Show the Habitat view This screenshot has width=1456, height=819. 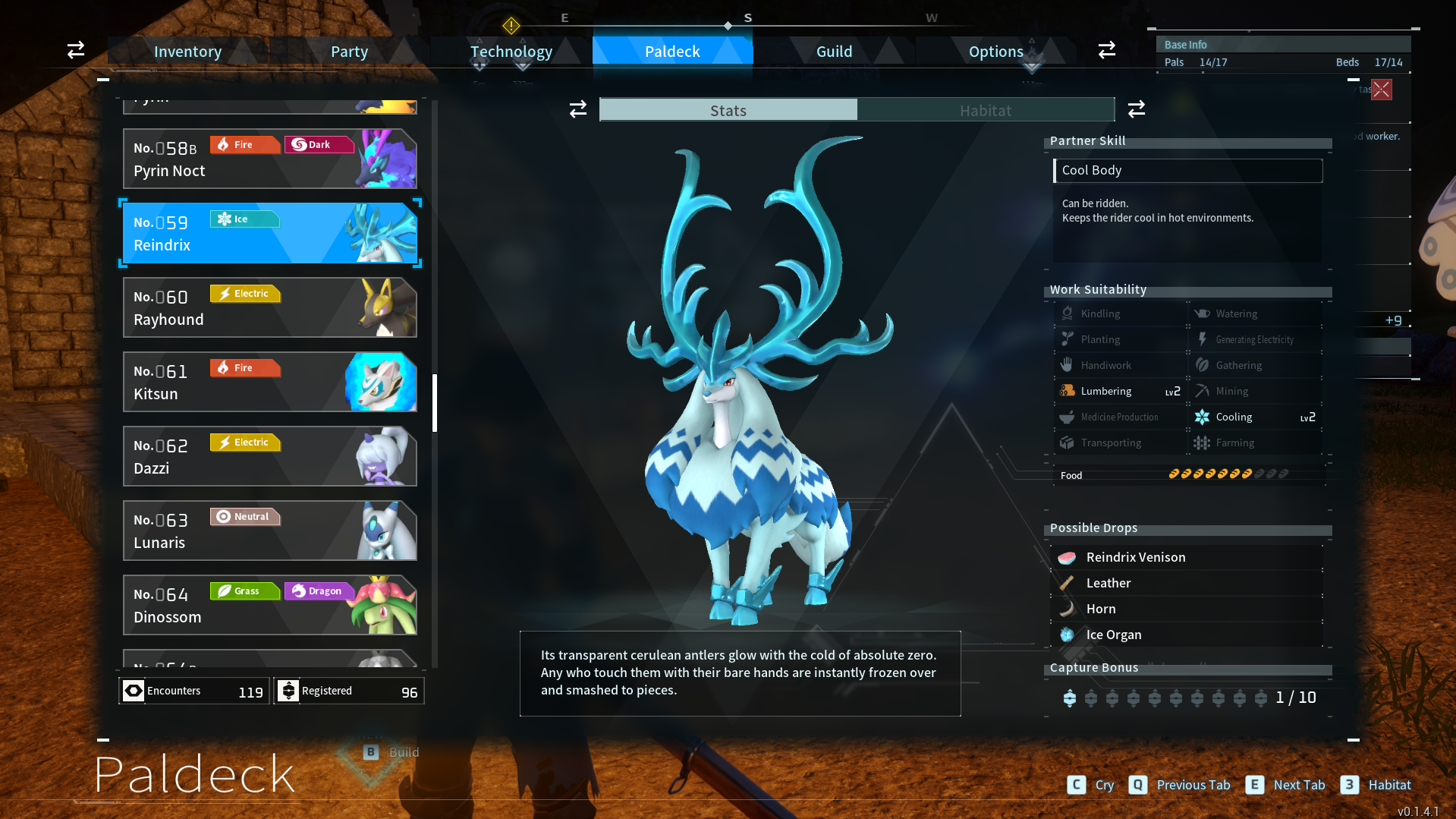click(x=985, y=111)
